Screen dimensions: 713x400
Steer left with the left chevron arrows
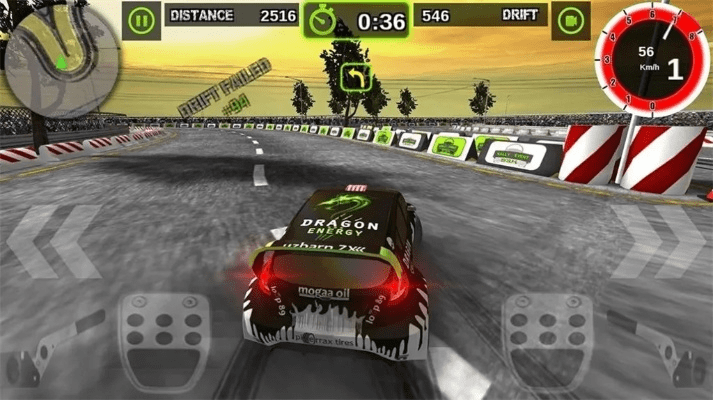coord(55,242)
